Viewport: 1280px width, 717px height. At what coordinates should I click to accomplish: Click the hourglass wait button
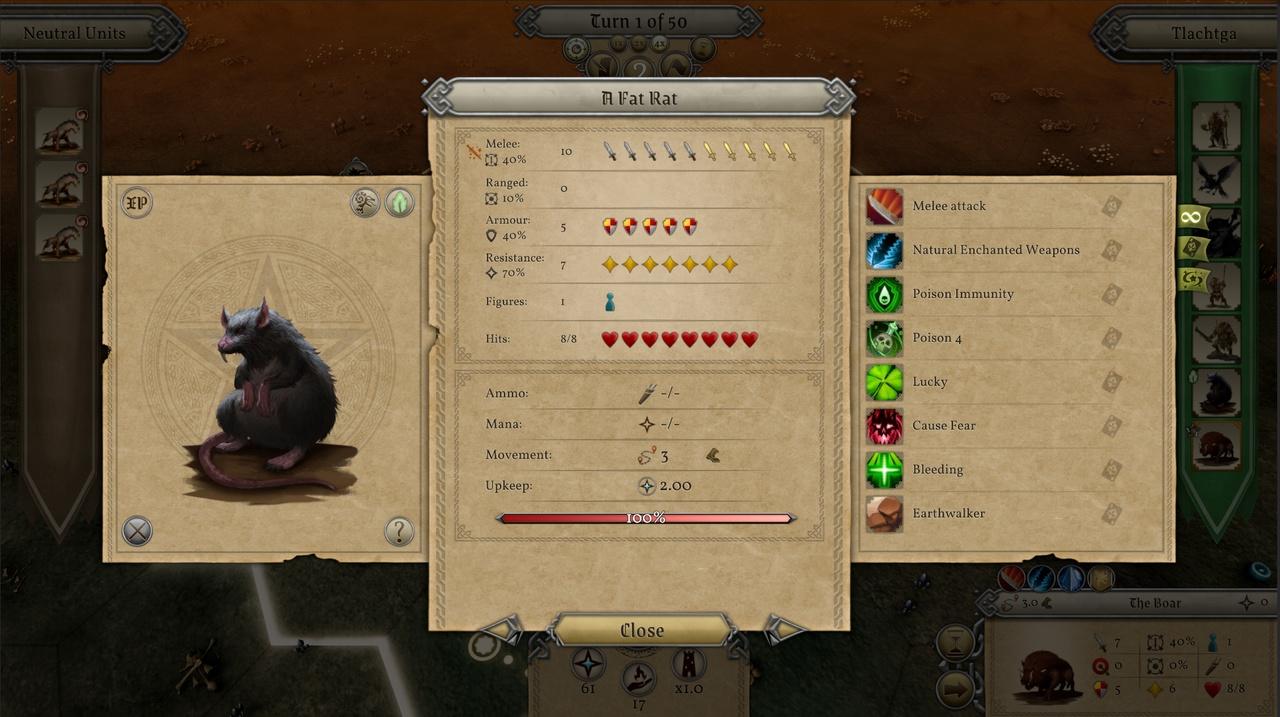[x=955, y=642]
